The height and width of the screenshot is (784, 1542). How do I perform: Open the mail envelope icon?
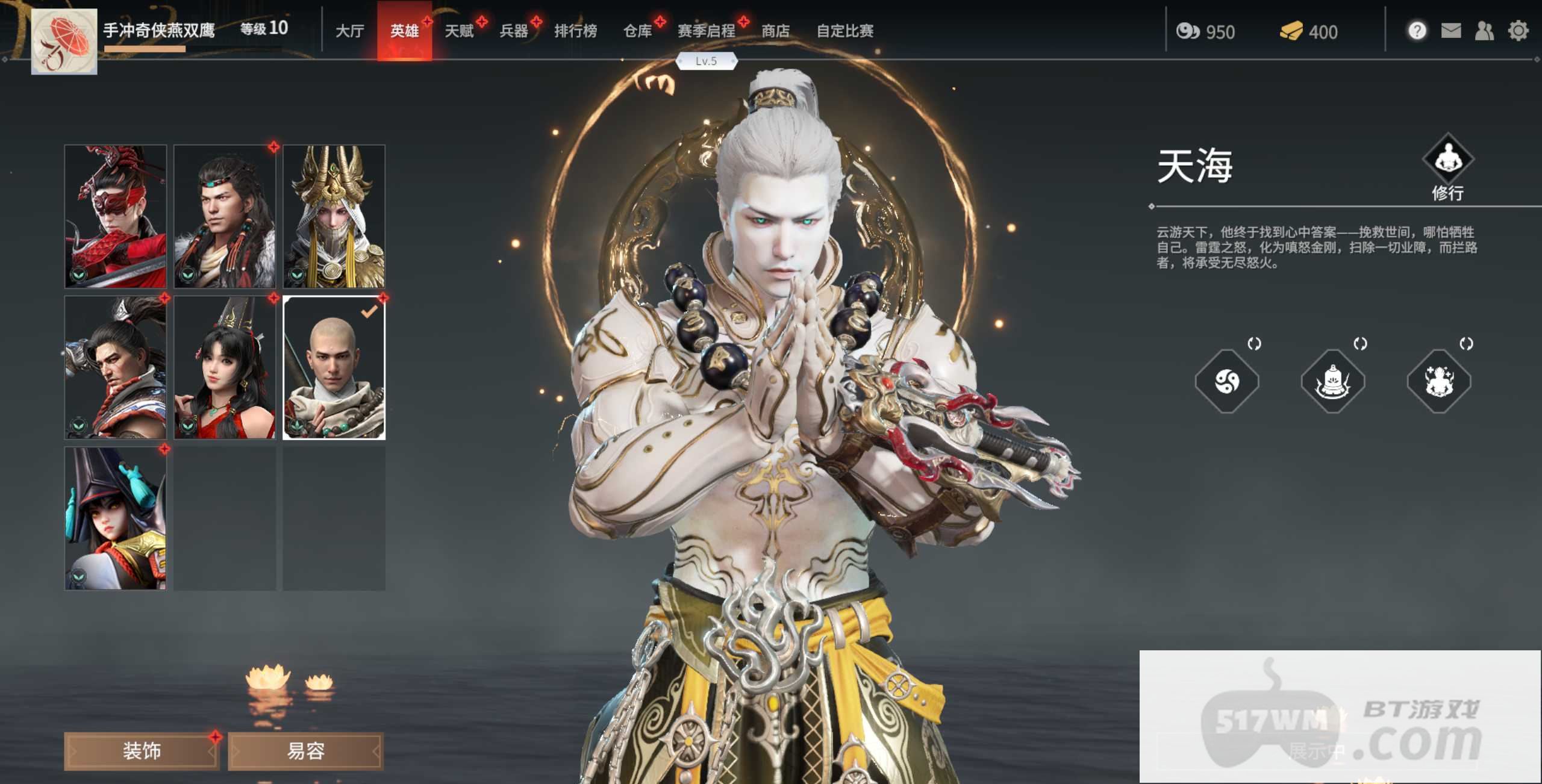[x=1451, y=30]
